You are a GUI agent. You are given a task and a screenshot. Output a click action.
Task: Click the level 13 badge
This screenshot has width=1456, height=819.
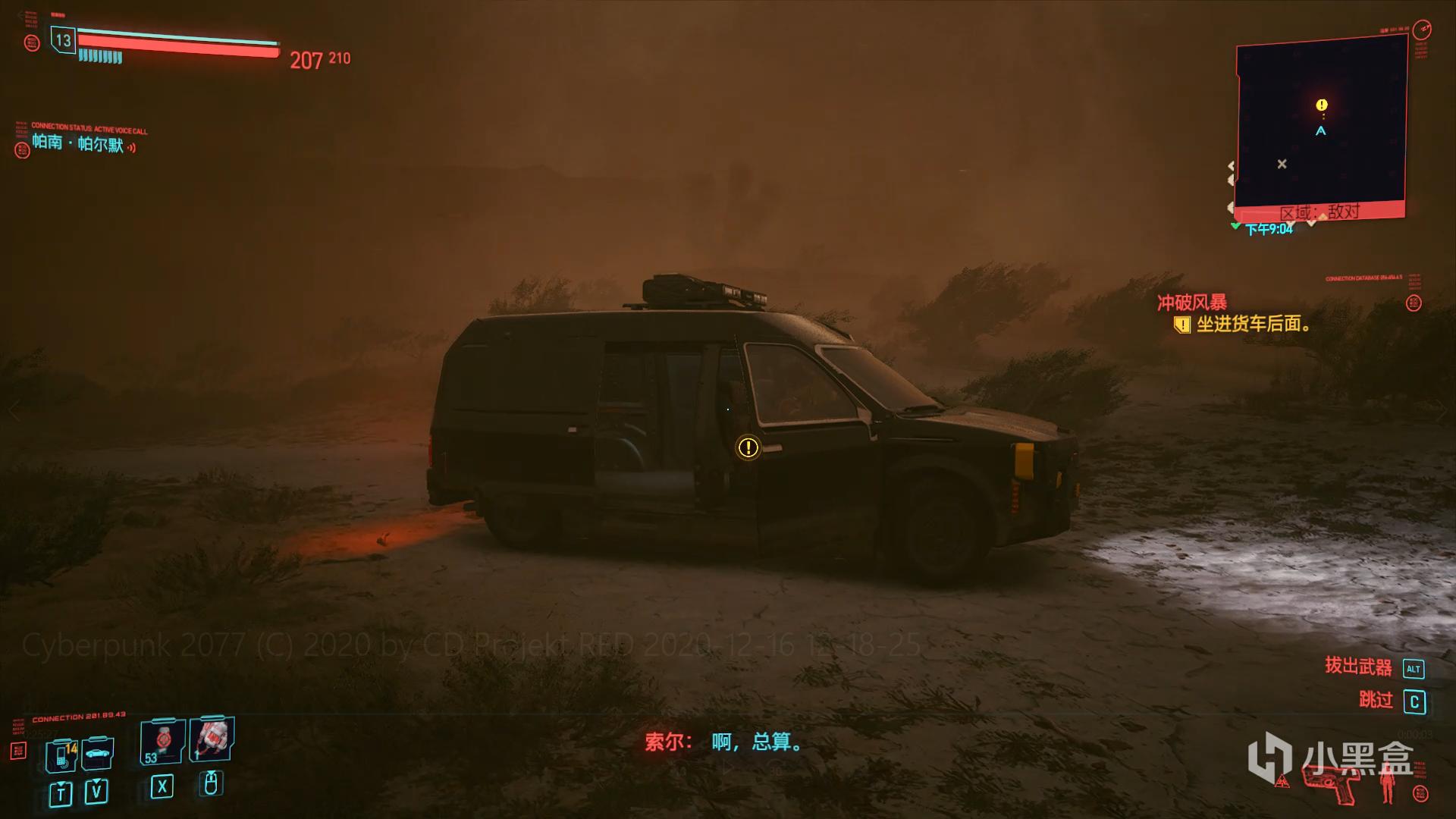[x=63, y=40]
